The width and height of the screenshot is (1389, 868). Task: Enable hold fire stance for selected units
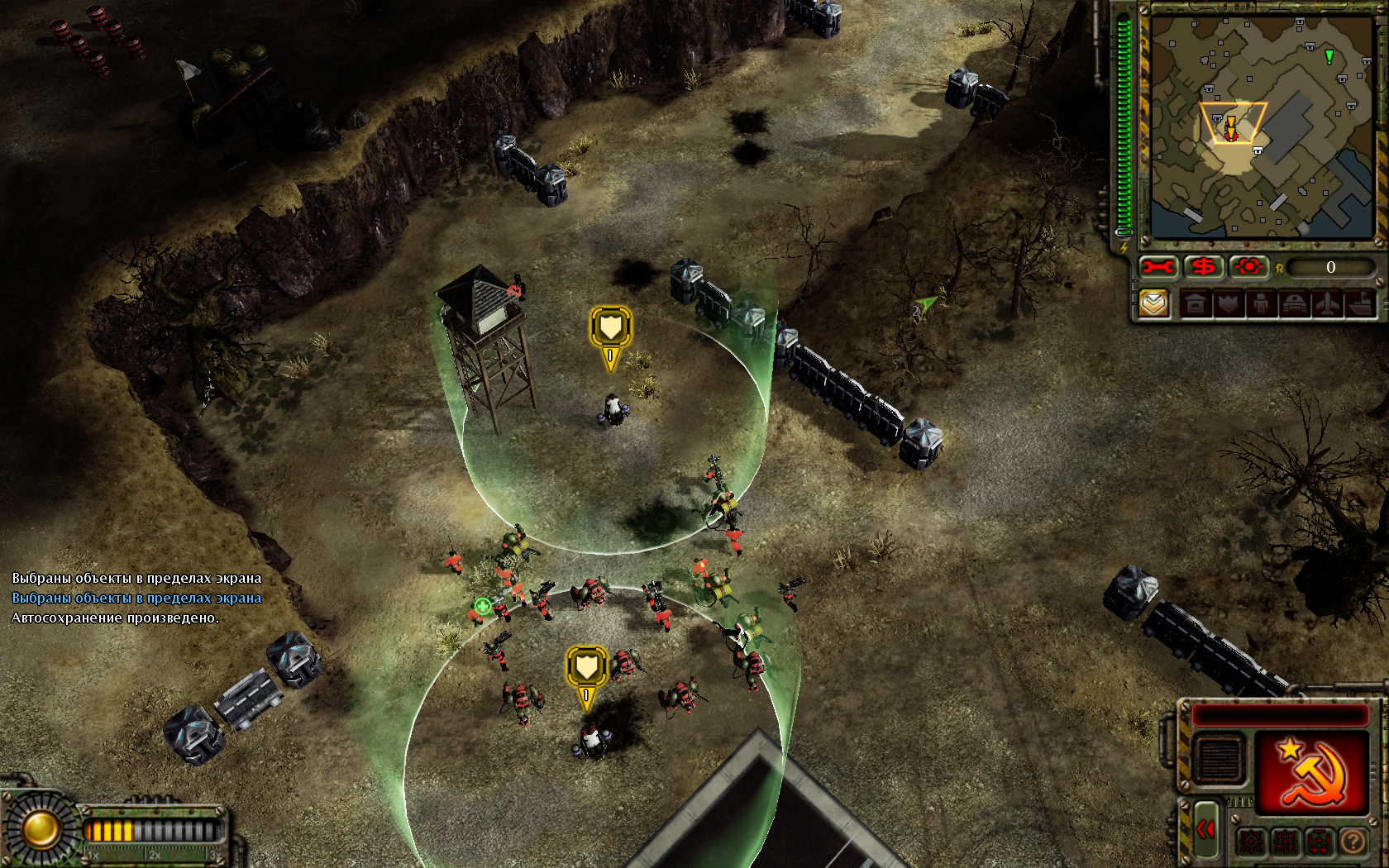(1286, 841)
